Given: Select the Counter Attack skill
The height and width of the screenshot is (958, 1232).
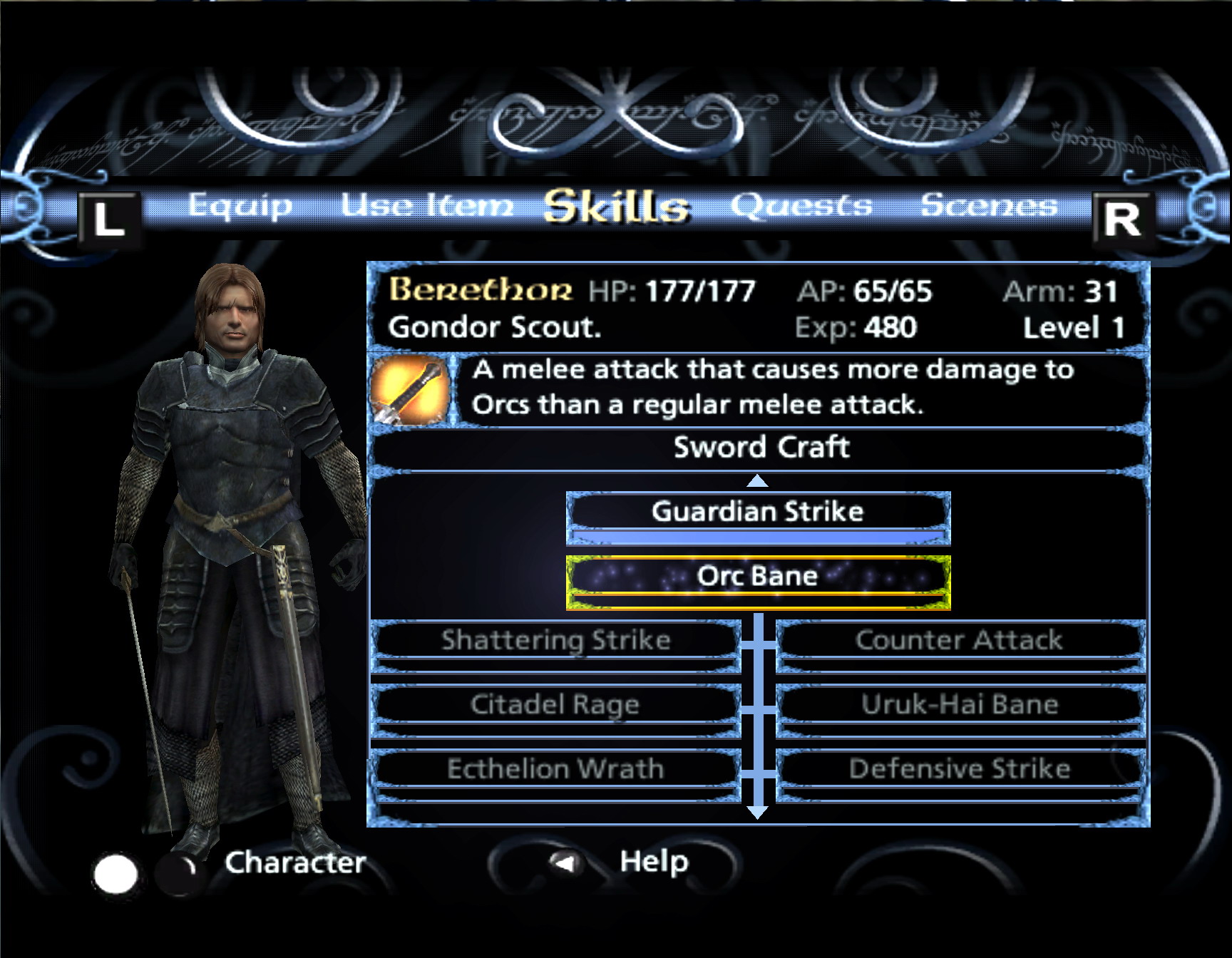Looking at the screenshot, I should tap(959, 641).
